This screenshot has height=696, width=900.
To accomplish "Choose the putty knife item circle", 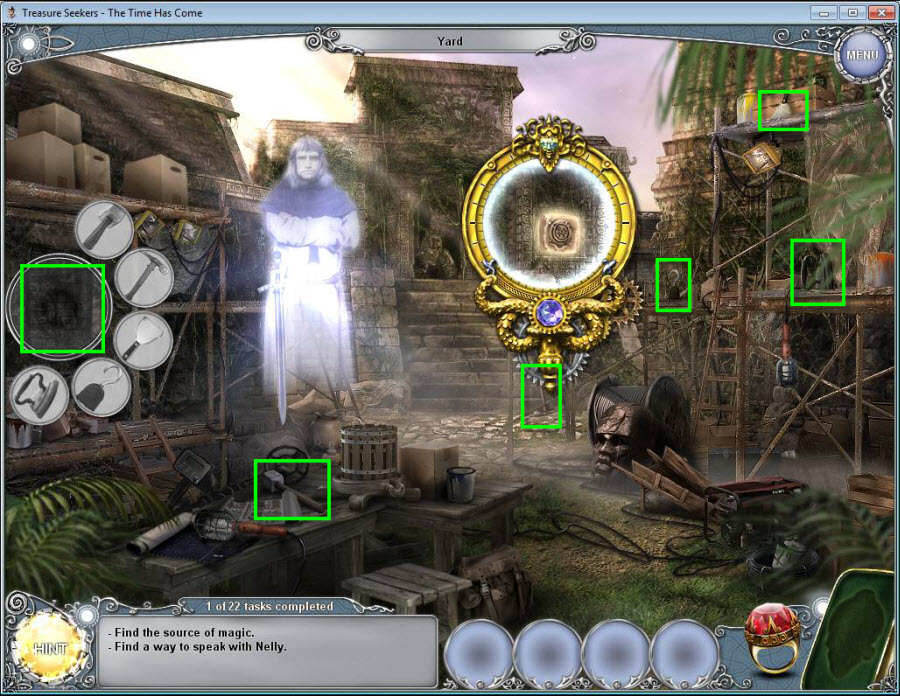I will coord(144,340).
